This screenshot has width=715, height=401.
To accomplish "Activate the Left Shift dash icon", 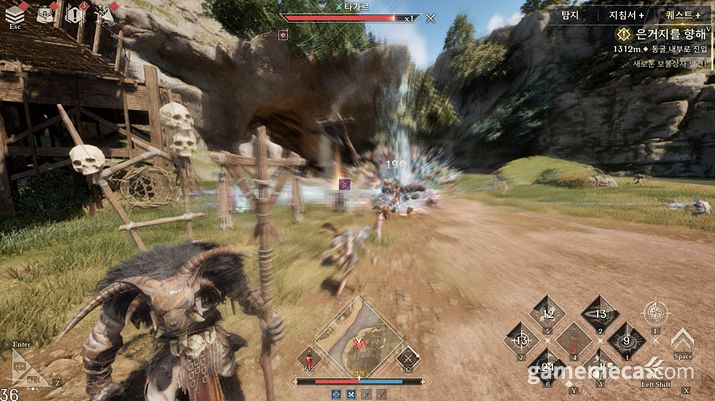I will tap(655, 367).
